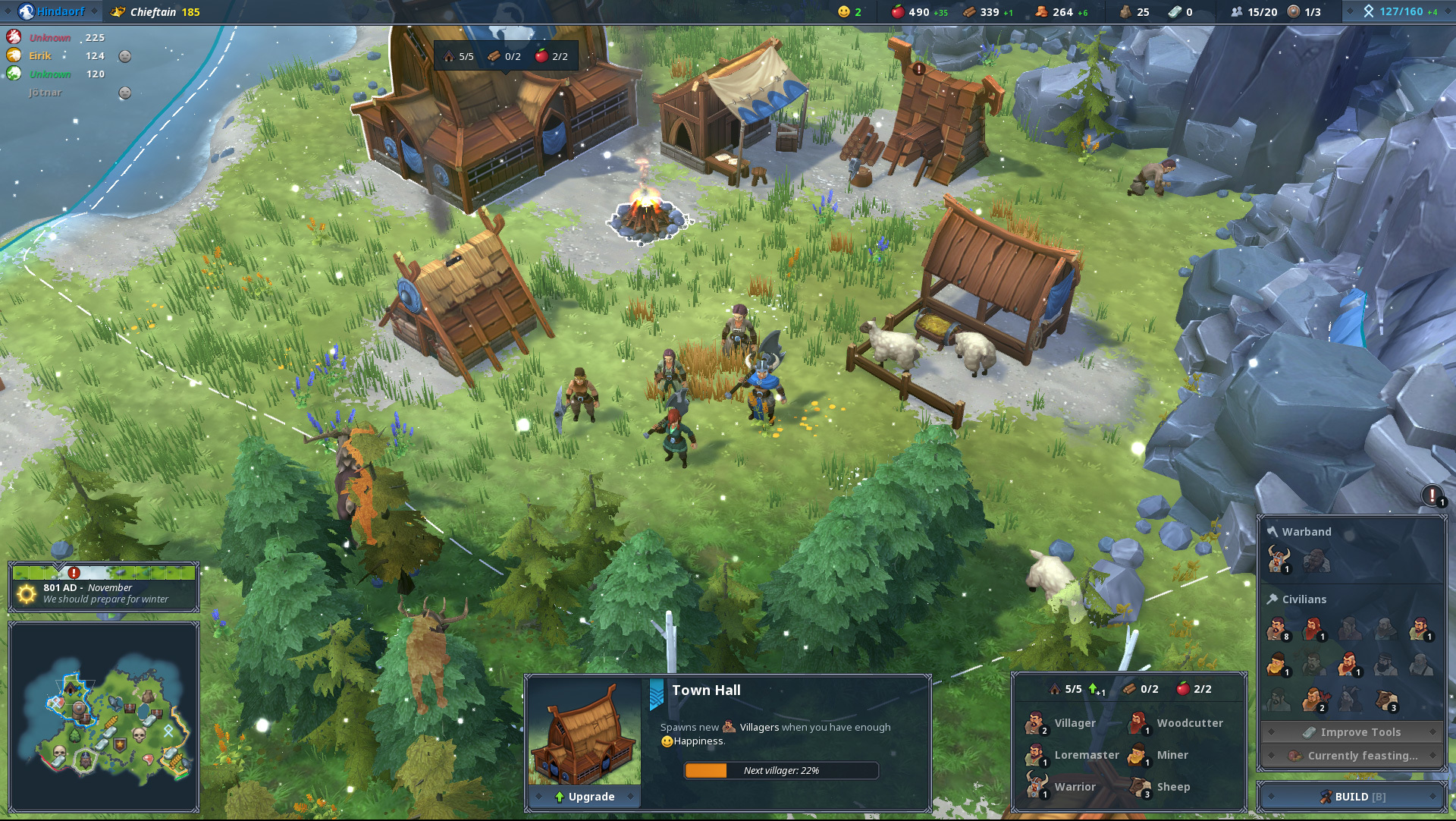Open the red exclamation notification alert
The width and height of the screenshot is (1456, 821).
(x=1432, y=496)
